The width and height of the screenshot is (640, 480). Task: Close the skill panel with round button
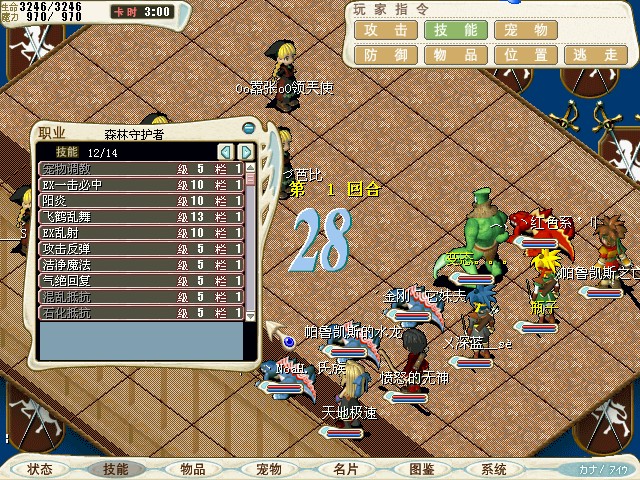click(248, 128)
